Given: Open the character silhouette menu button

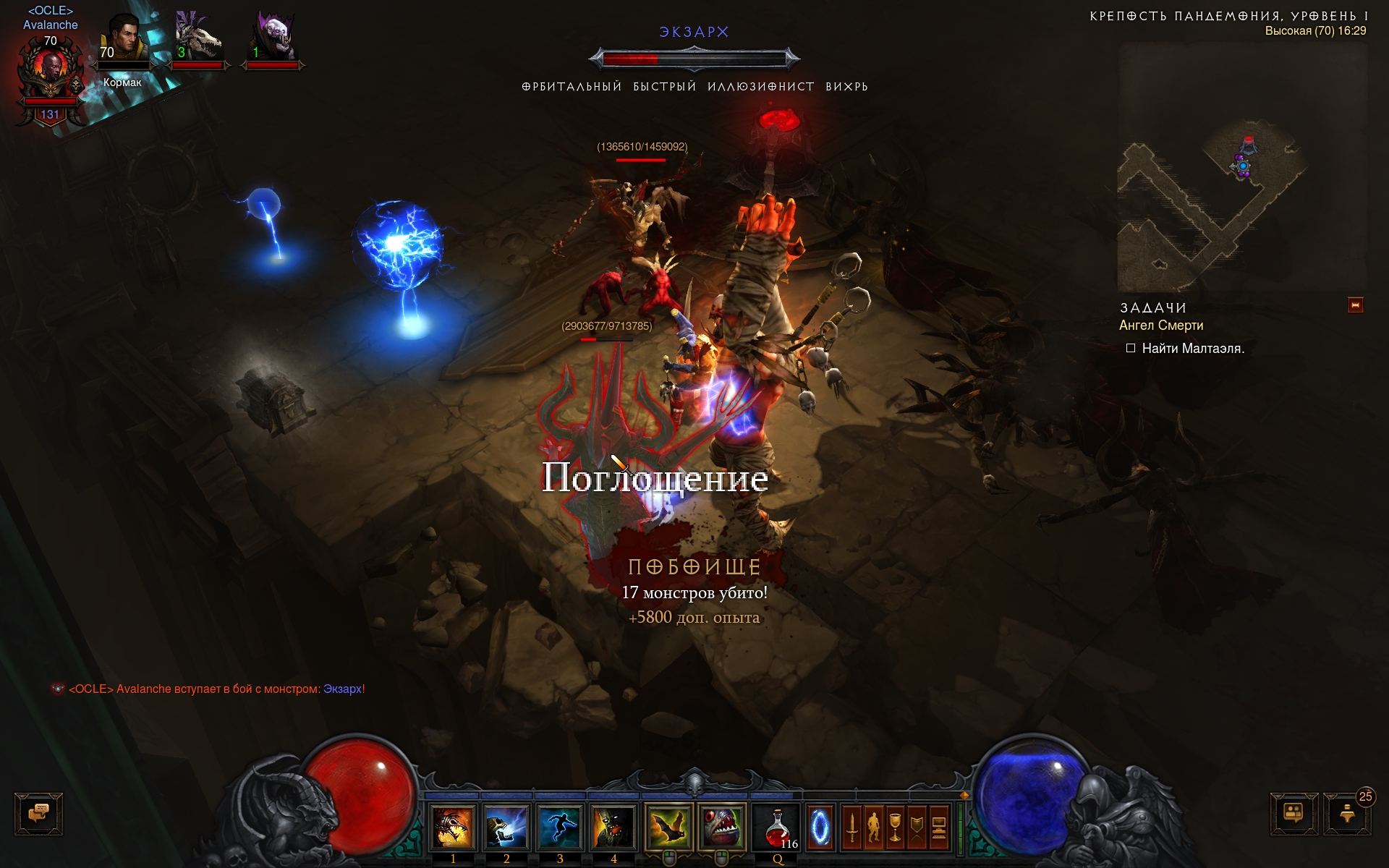Looking at the screenshot, I should click(x=874, y=827).
